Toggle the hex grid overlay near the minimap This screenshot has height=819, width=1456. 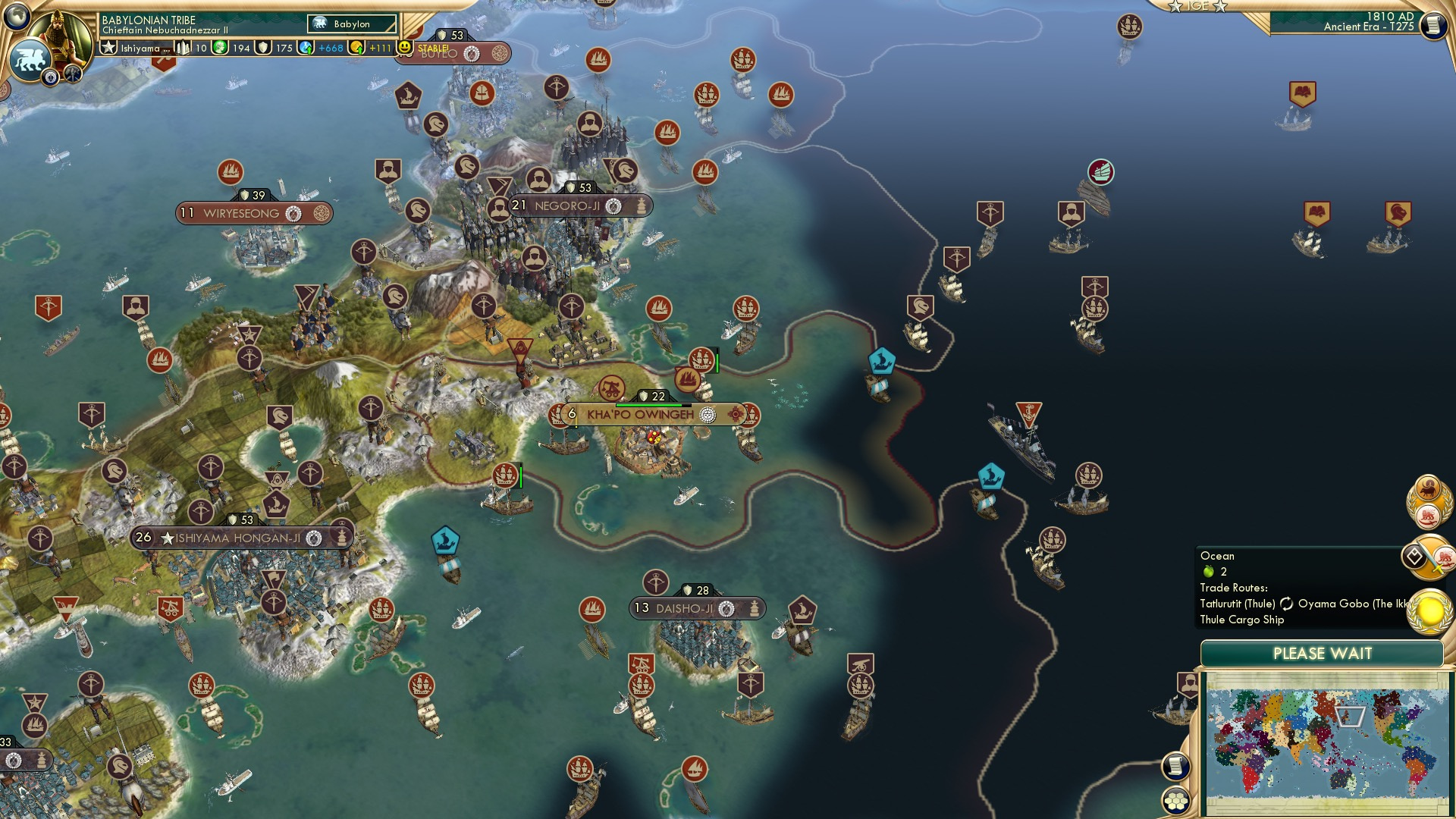coord(1175,799)
